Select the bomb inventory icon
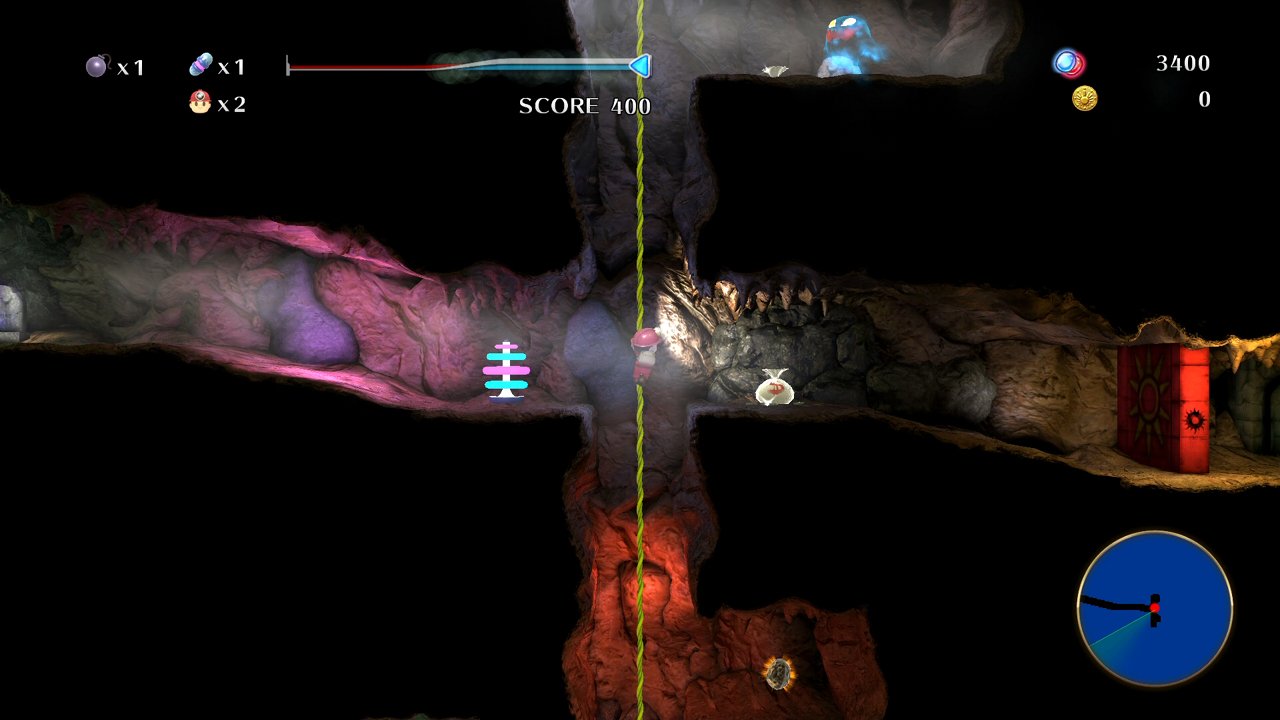The image size is (1280, 720). point(95,66)
